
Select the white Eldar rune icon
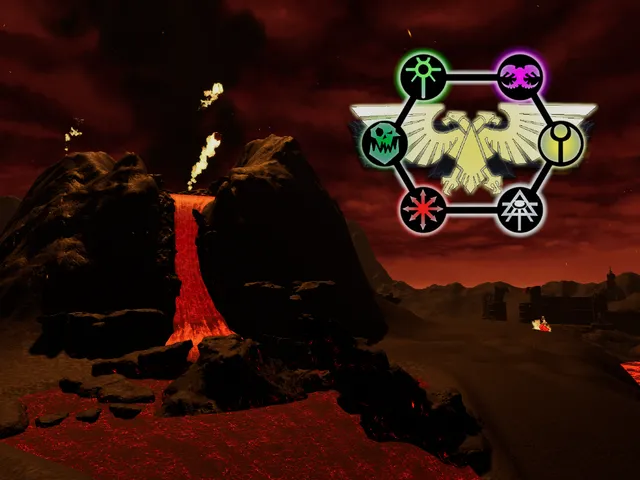(x=520, y=210)
